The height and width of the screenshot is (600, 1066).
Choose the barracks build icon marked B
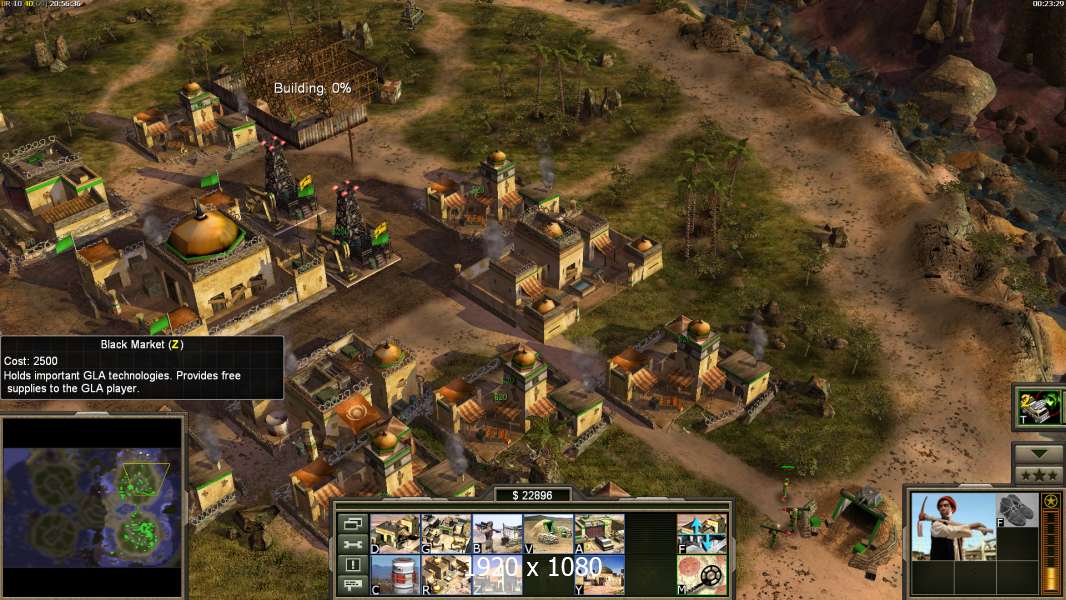[497, 534]
